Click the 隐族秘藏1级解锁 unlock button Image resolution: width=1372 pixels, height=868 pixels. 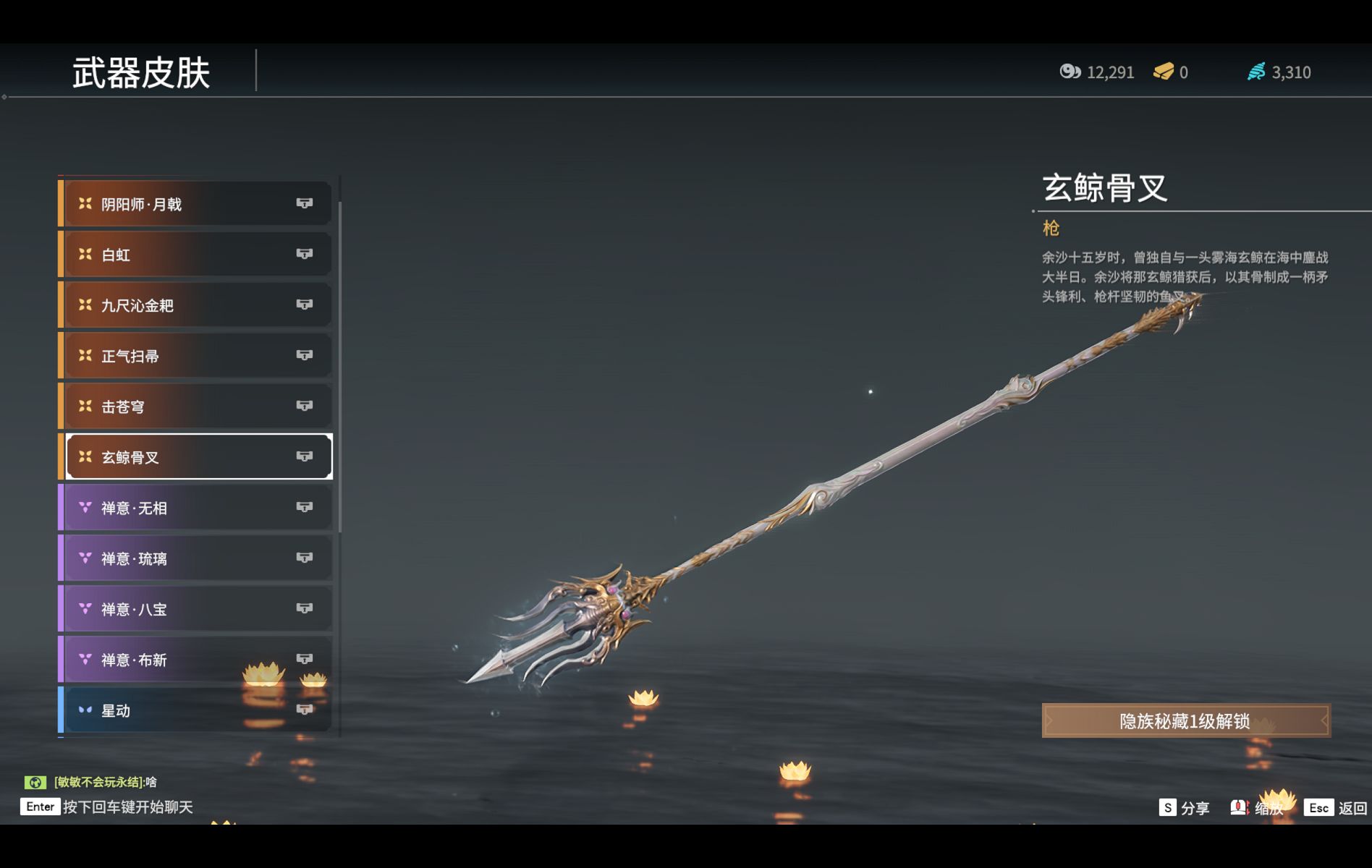pyautogui.click(x=1185, y=721)
